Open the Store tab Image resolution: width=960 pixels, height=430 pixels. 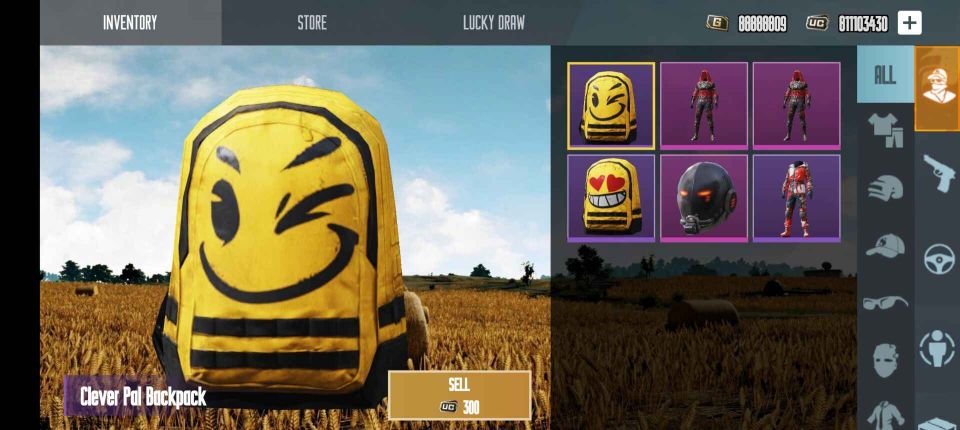point(312,22)
